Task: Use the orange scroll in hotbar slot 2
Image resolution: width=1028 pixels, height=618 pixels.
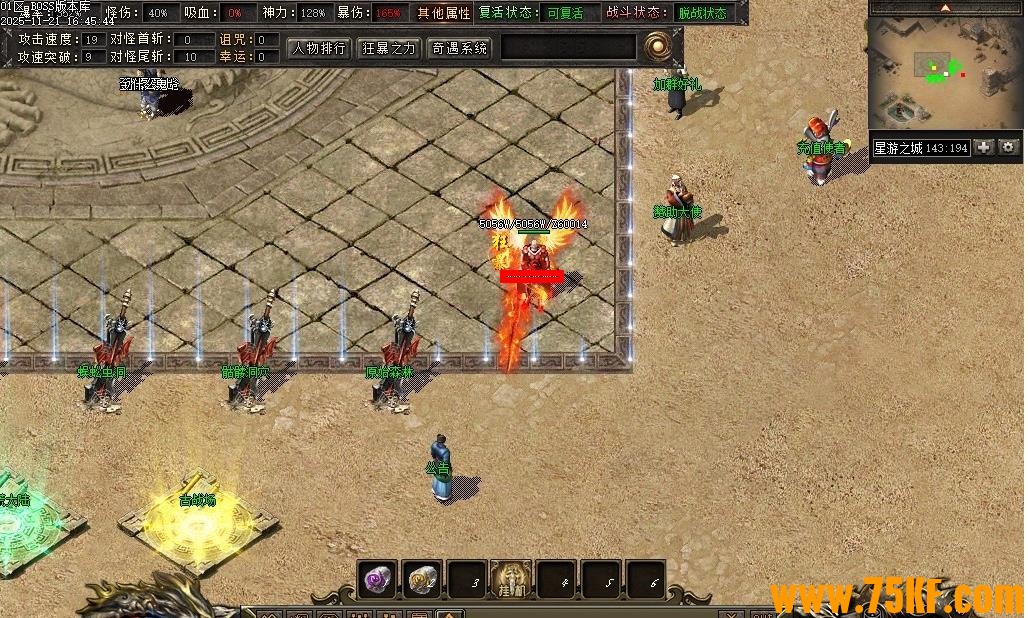Action: click(x=423, y=579)
